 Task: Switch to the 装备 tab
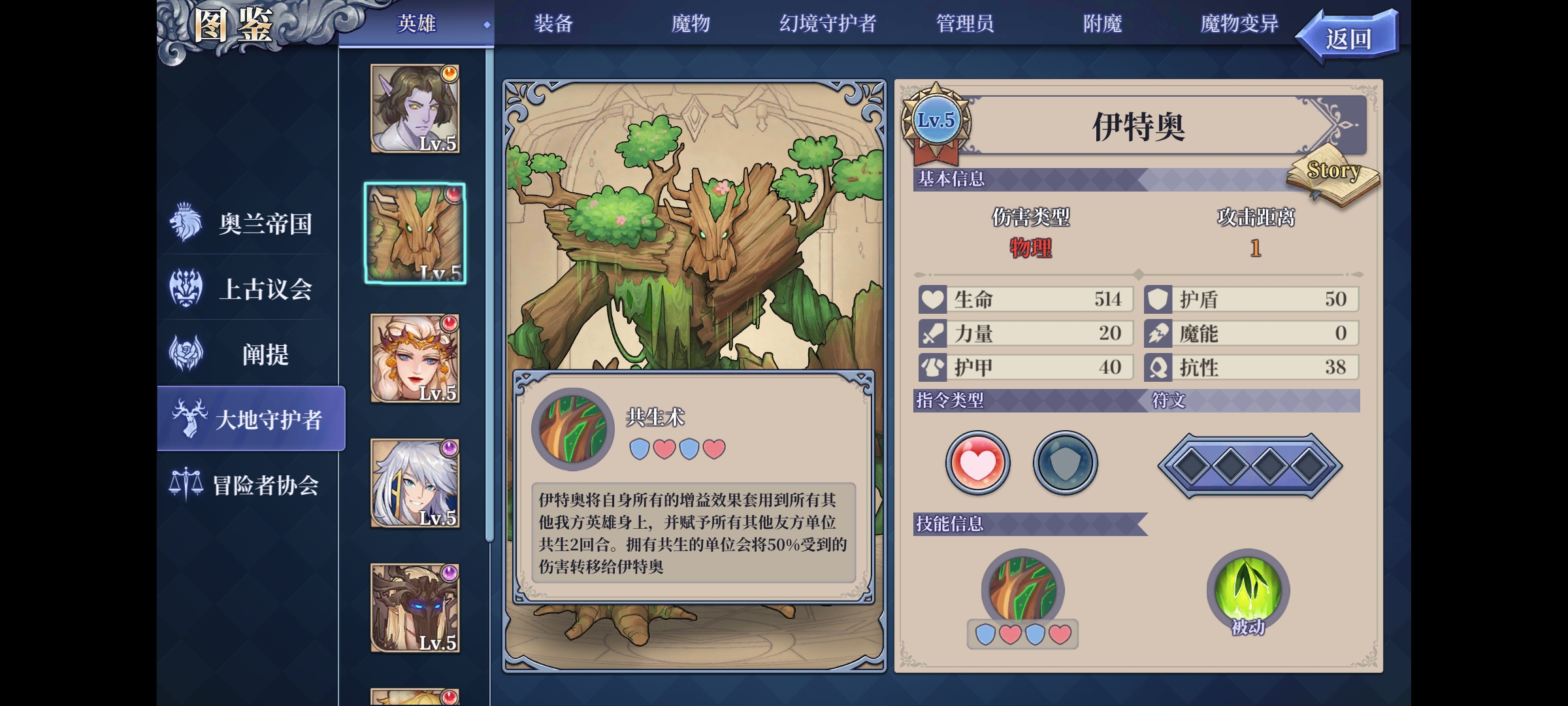click(x=553, y=24)
